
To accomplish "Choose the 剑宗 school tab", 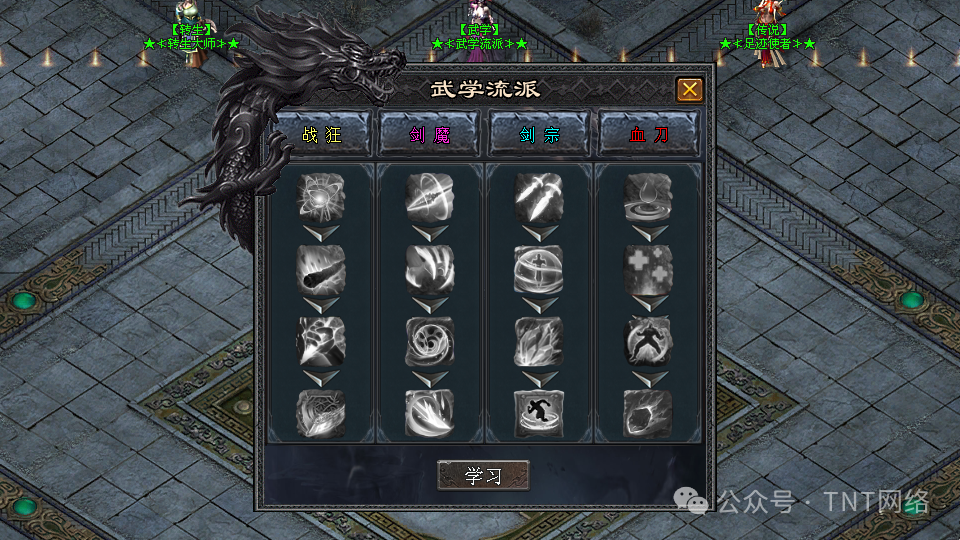I will tap(539, 135).
